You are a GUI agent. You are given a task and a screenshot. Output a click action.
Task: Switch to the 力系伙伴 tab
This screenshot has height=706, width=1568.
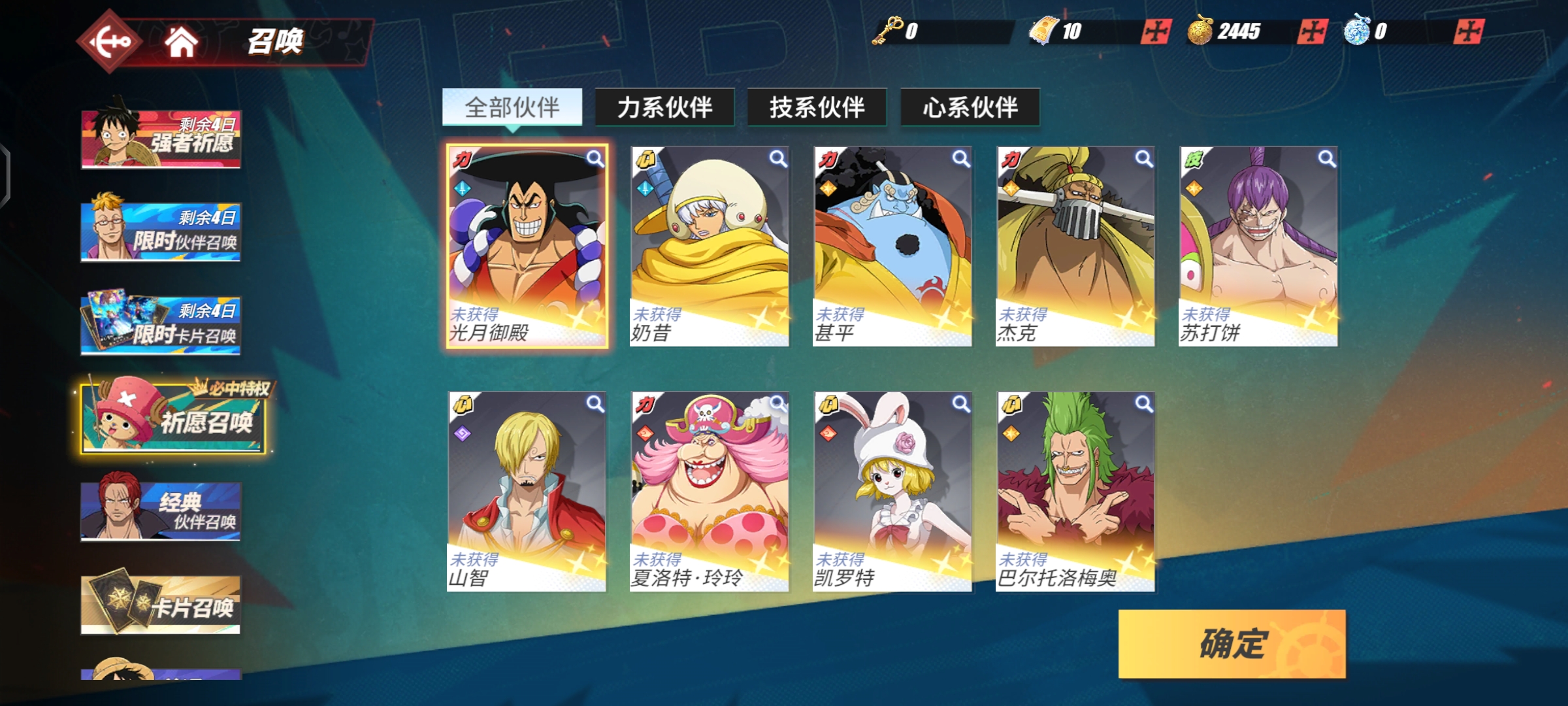click(664, 107)
